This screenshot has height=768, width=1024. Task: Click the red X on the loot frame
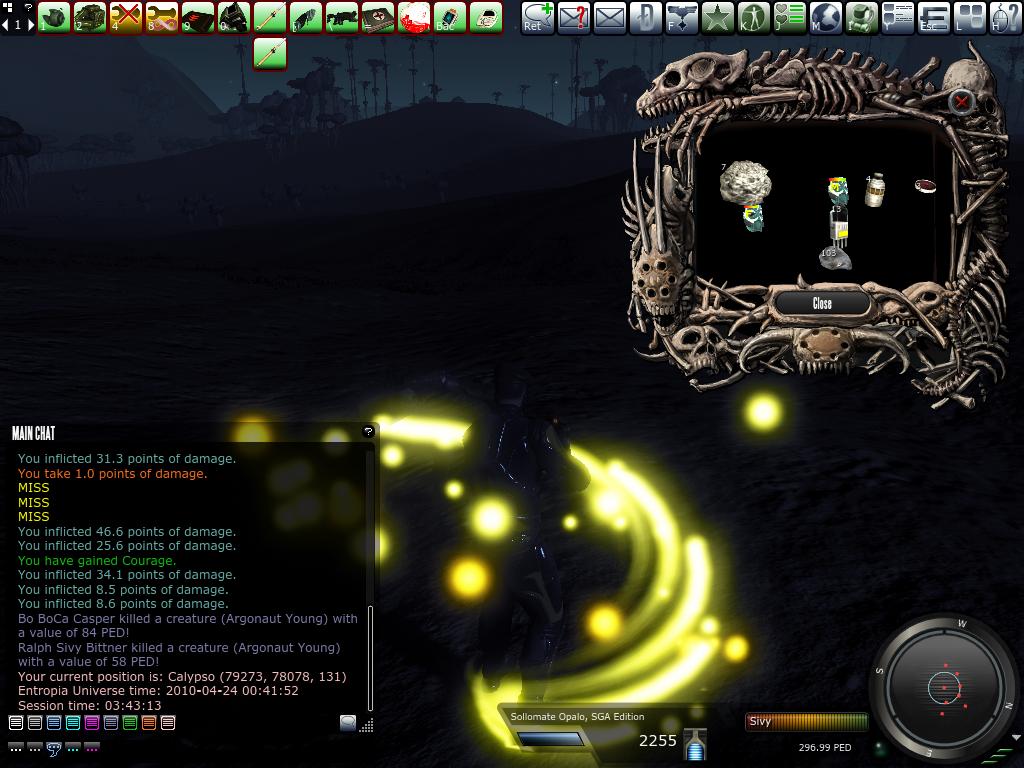pyautogui.click(x=961, y=102)
